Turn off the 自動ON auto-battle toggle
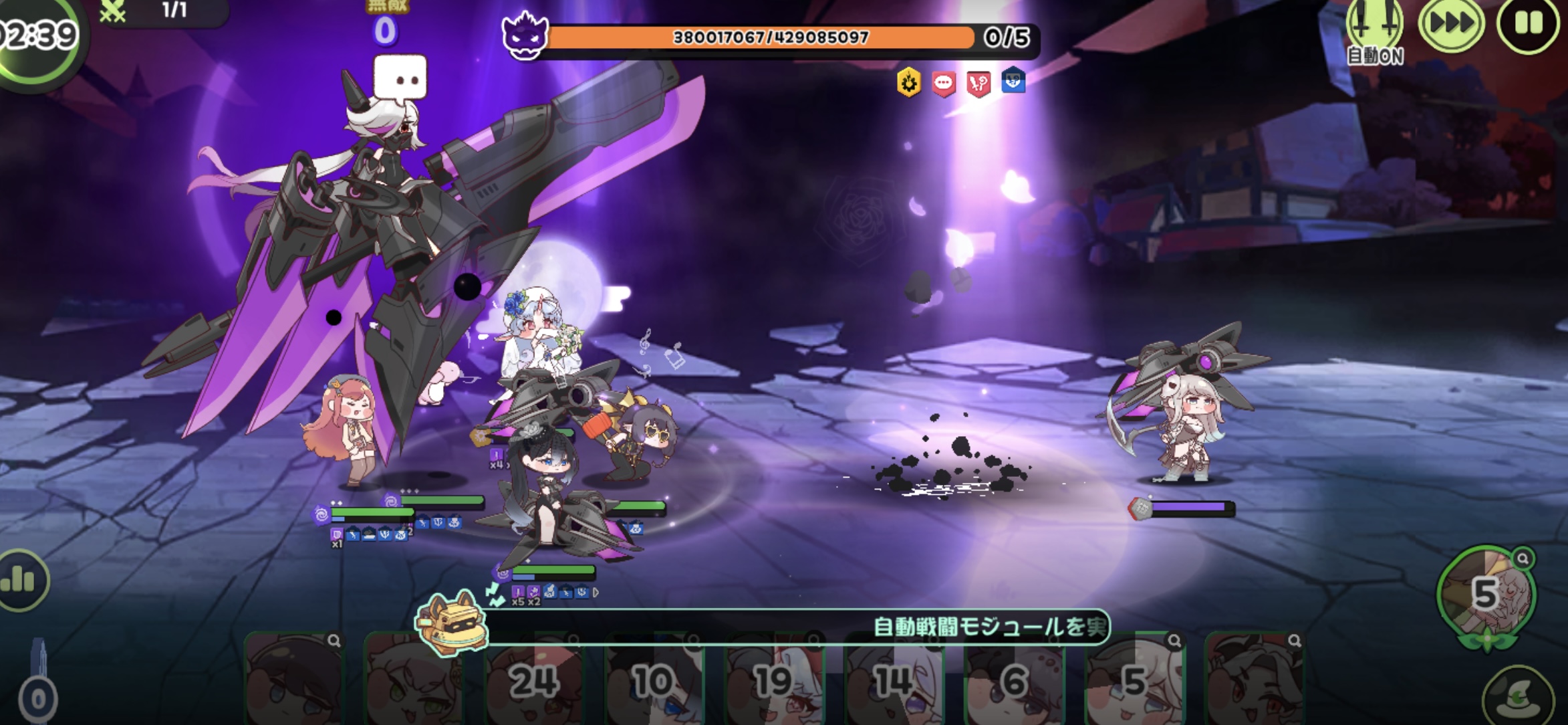Screen dimensions: 1568x725 pyautogui.click(x=1374, y=30)
